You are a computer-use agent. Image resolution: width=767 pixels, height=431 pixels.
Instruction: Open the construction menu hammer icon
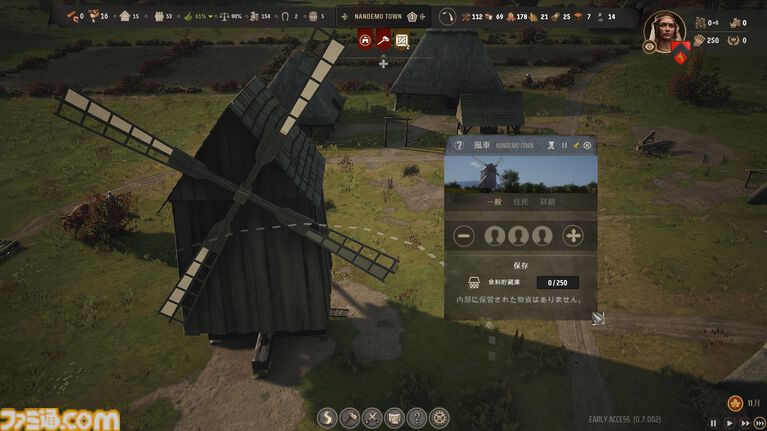click(x=349, y=418)
